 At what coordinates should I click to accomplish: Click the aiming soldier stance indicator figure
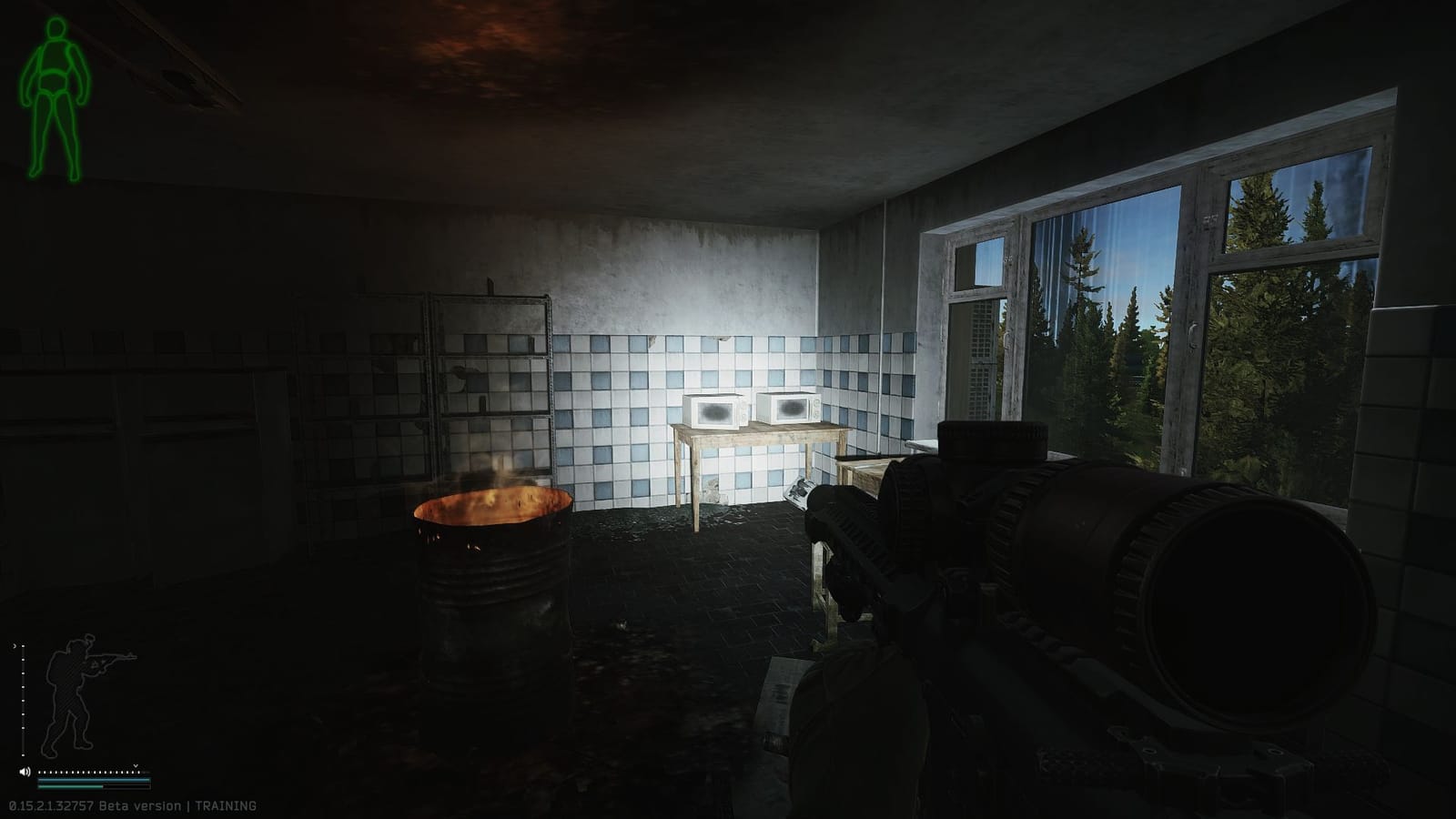[70, 692]
